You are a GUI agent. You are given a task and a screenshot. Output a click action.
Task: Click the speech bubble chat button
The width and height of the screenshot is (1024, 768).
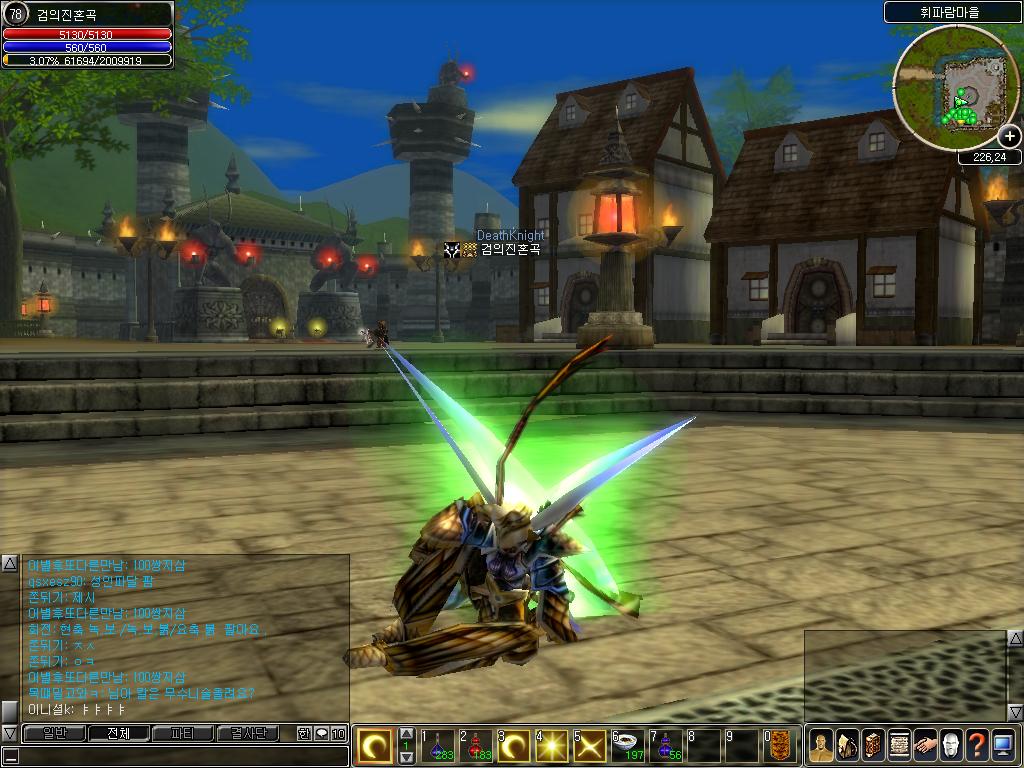(321, 733)
